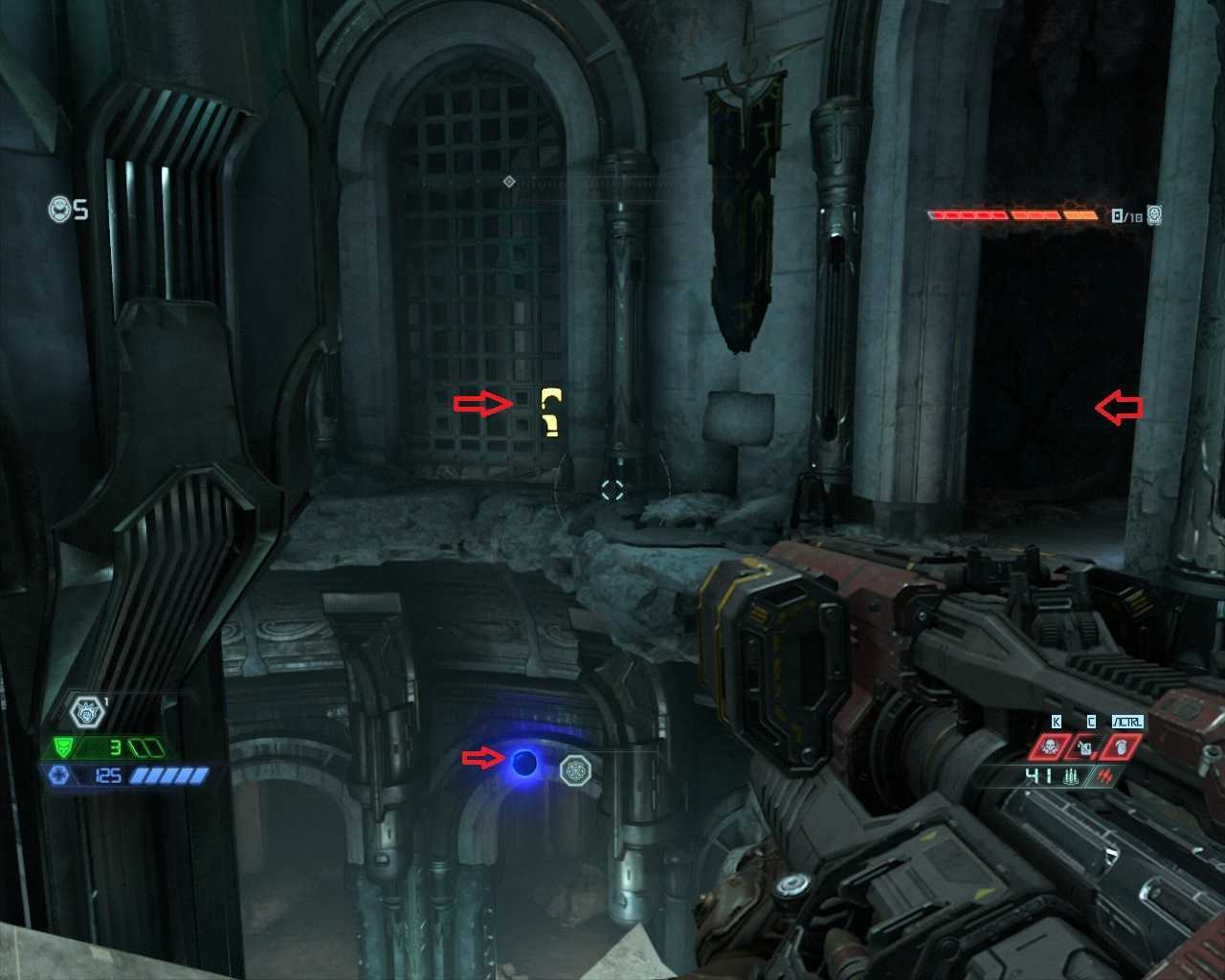1225x980 pixels.
Task: Choose the grenade canister equipment icon
Action: pos(1085,746)
